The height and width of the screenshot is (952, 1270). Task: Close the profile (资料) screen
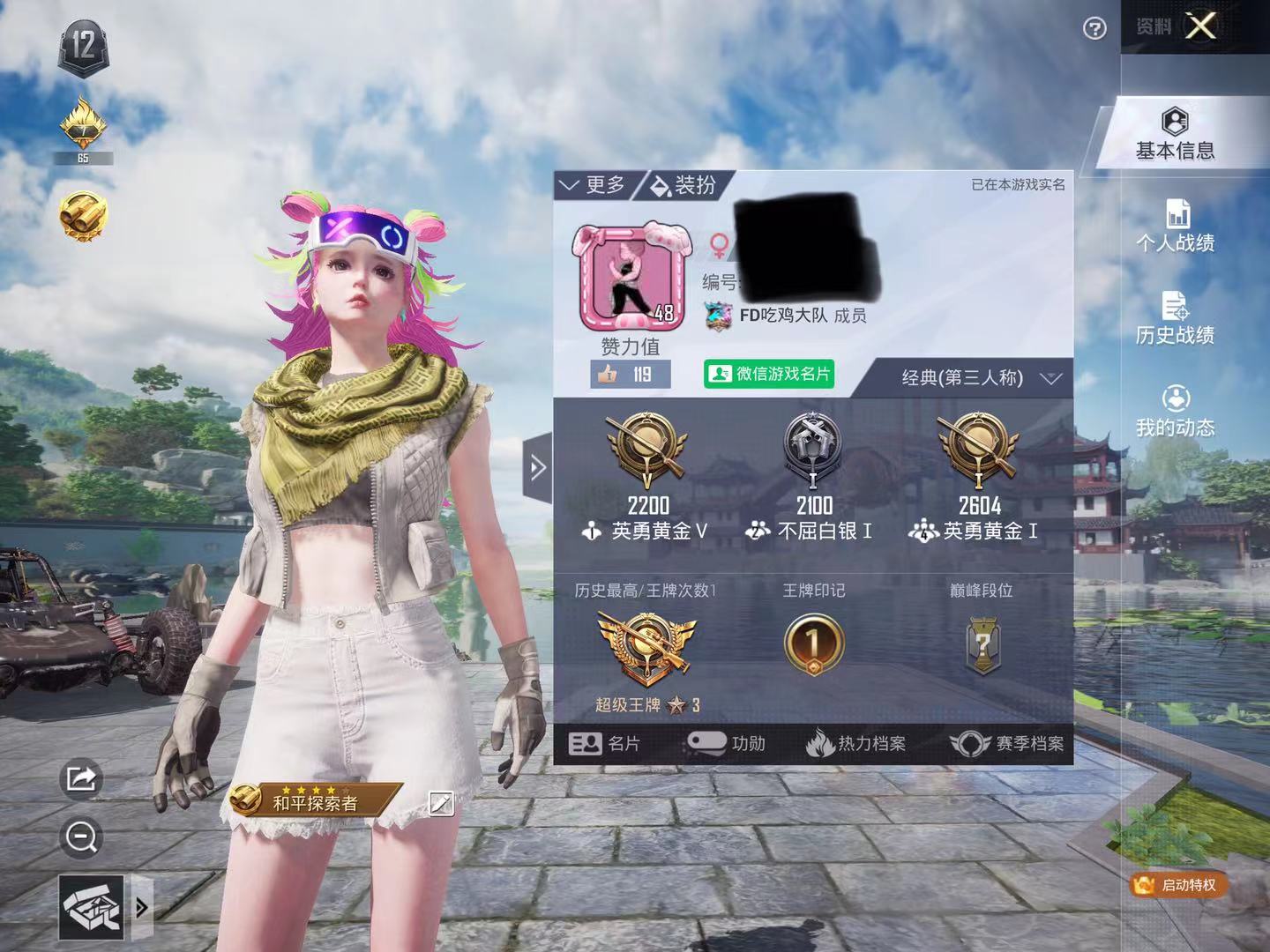tap(1200, 26)
